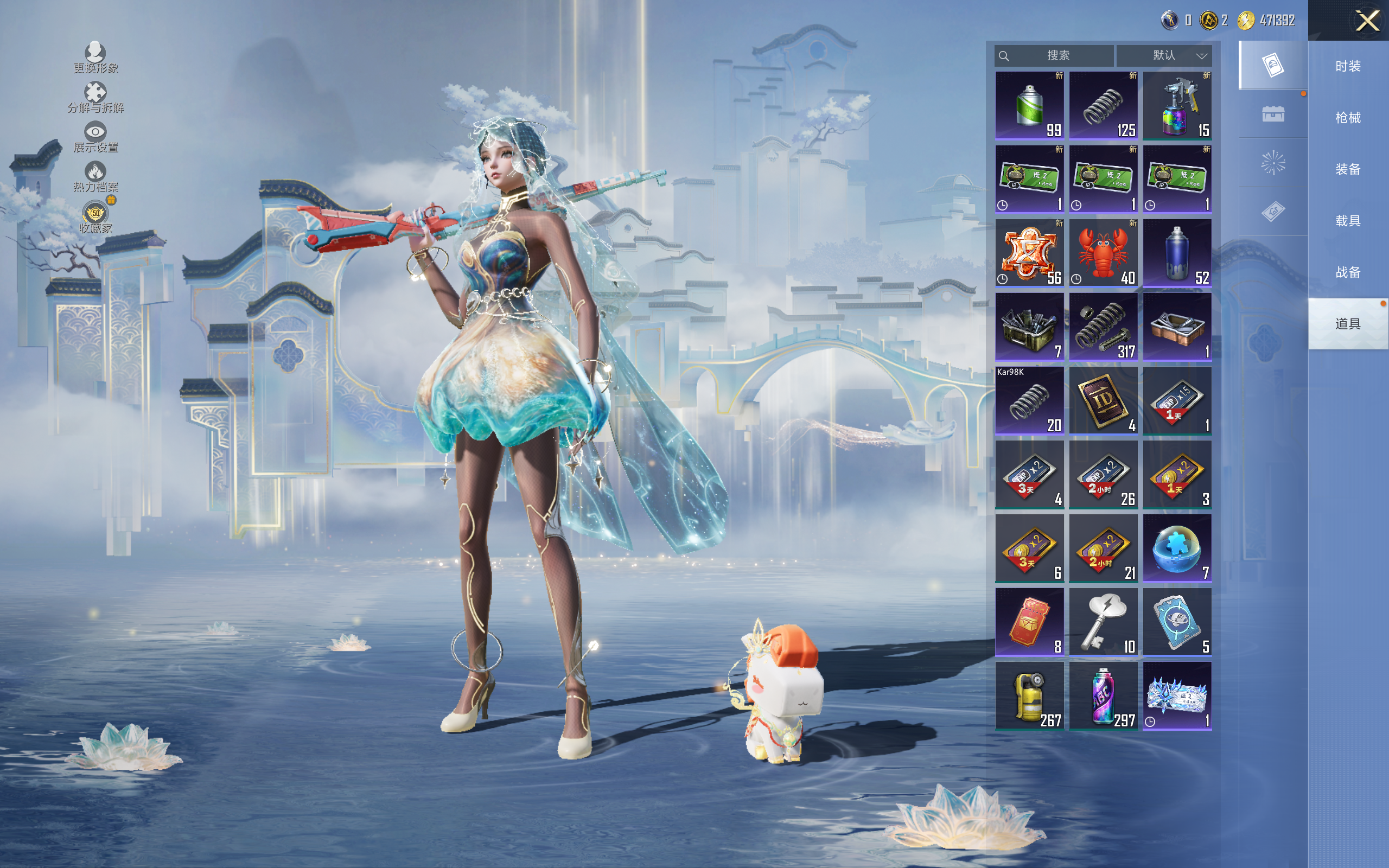Pick the green spray can slot
Image resolution: width=1389 pixels, height=868 pixels.
(1029, 105)
